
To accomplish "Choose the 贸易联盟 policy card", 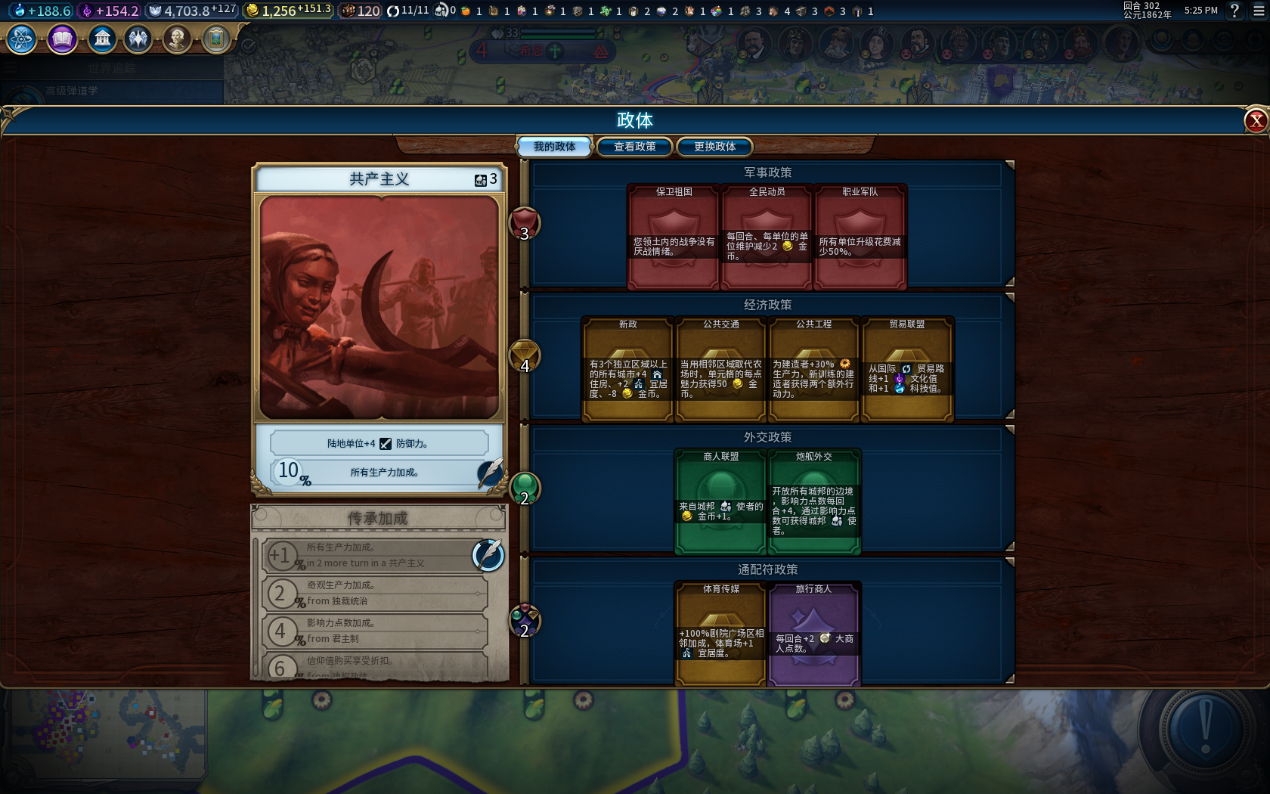I will (907, 369).
